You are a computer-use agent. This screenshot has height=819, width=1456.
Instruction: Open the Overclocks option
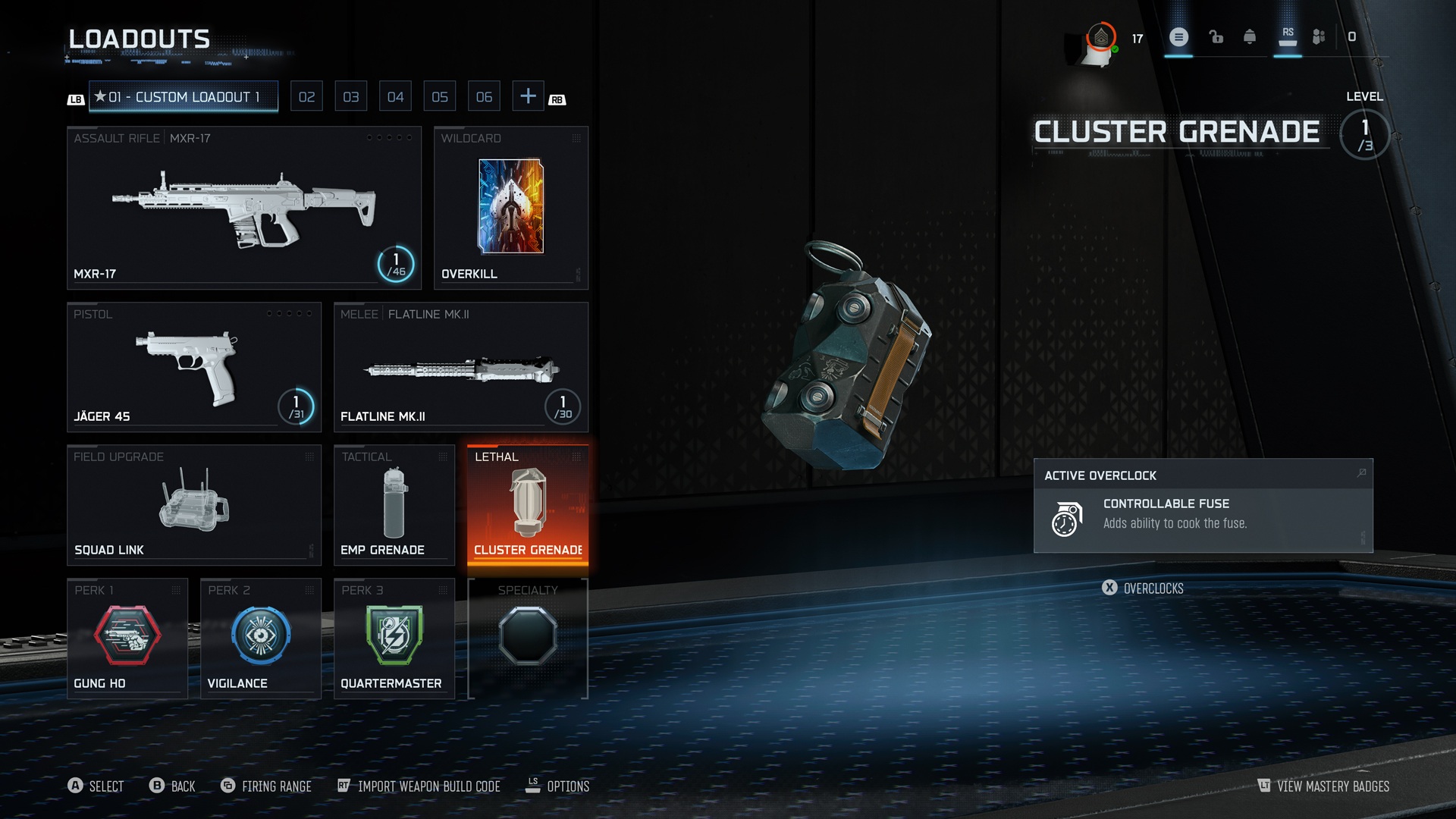tap(1143, 588)
